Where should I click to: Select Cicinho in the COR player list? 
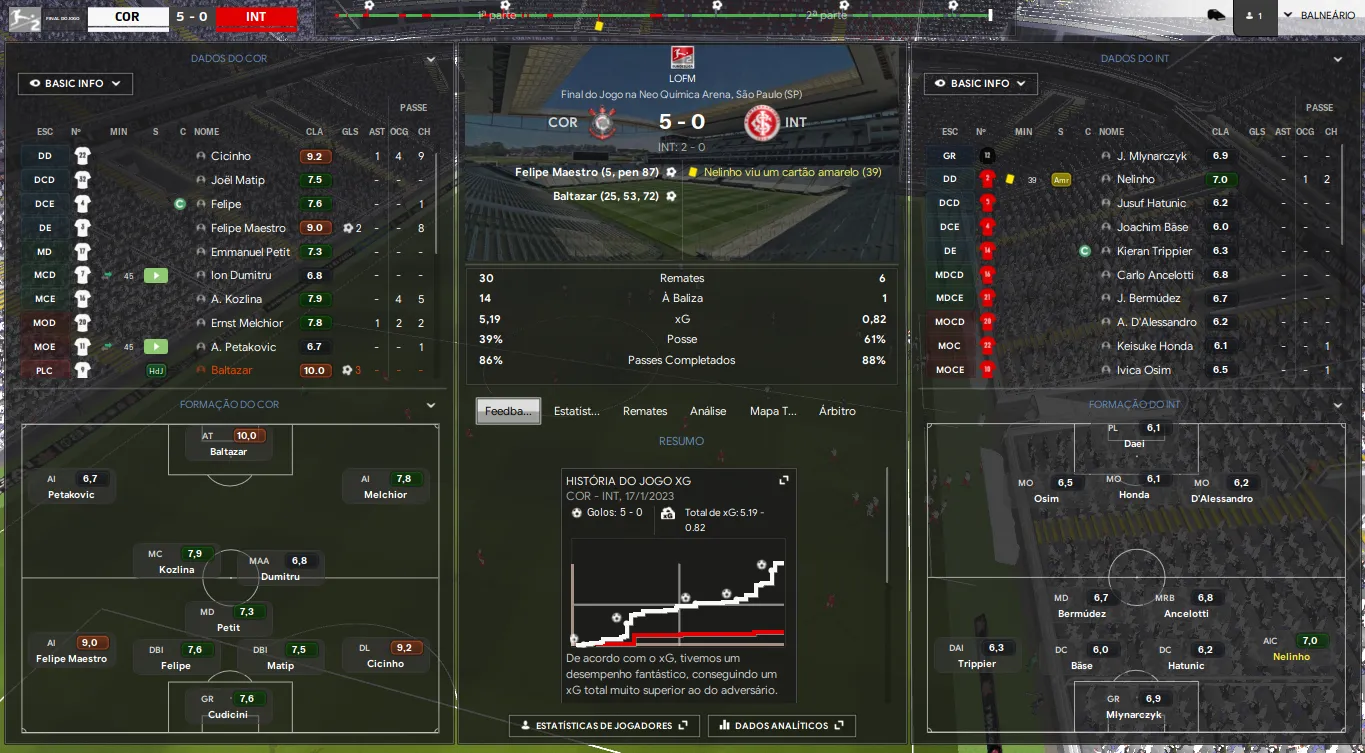[x=231, y=156]
